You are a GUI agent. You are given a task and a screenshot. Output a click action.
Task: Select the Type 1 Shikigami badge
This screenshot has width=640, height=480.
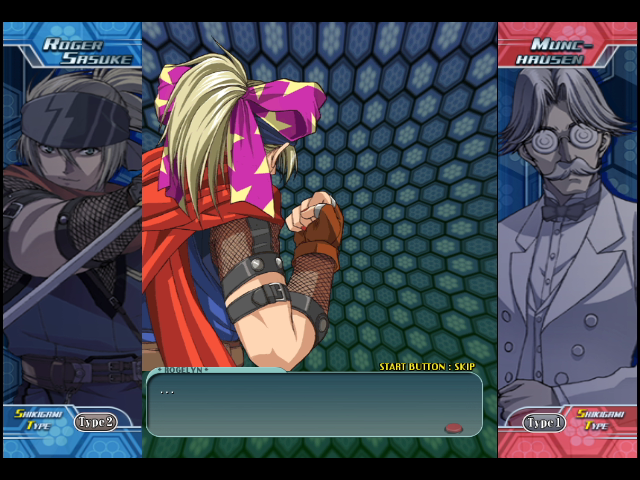(x=544, y=422)
